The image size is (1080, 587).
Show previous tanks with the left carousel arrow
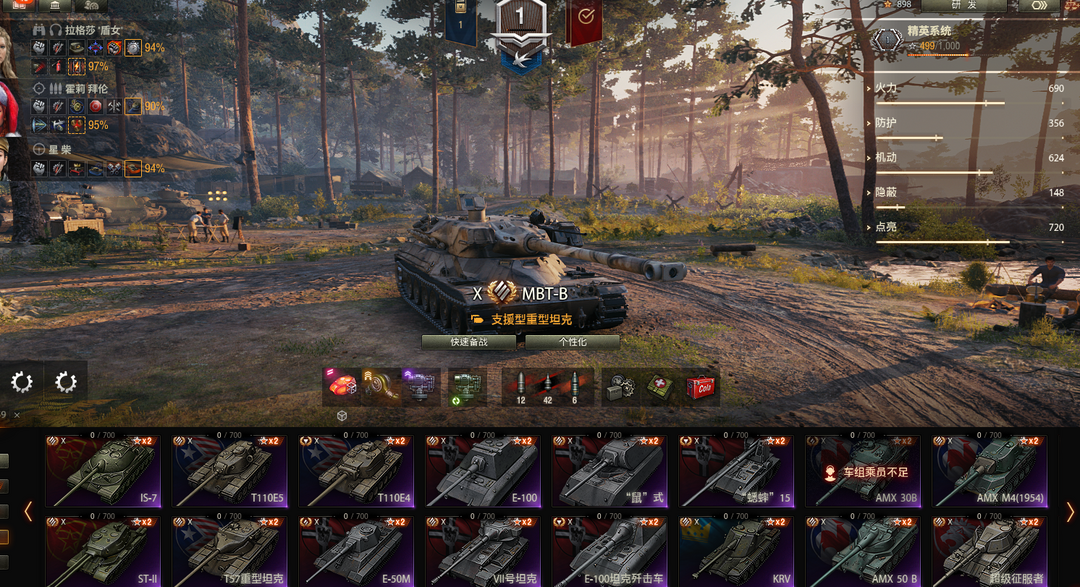28,512
